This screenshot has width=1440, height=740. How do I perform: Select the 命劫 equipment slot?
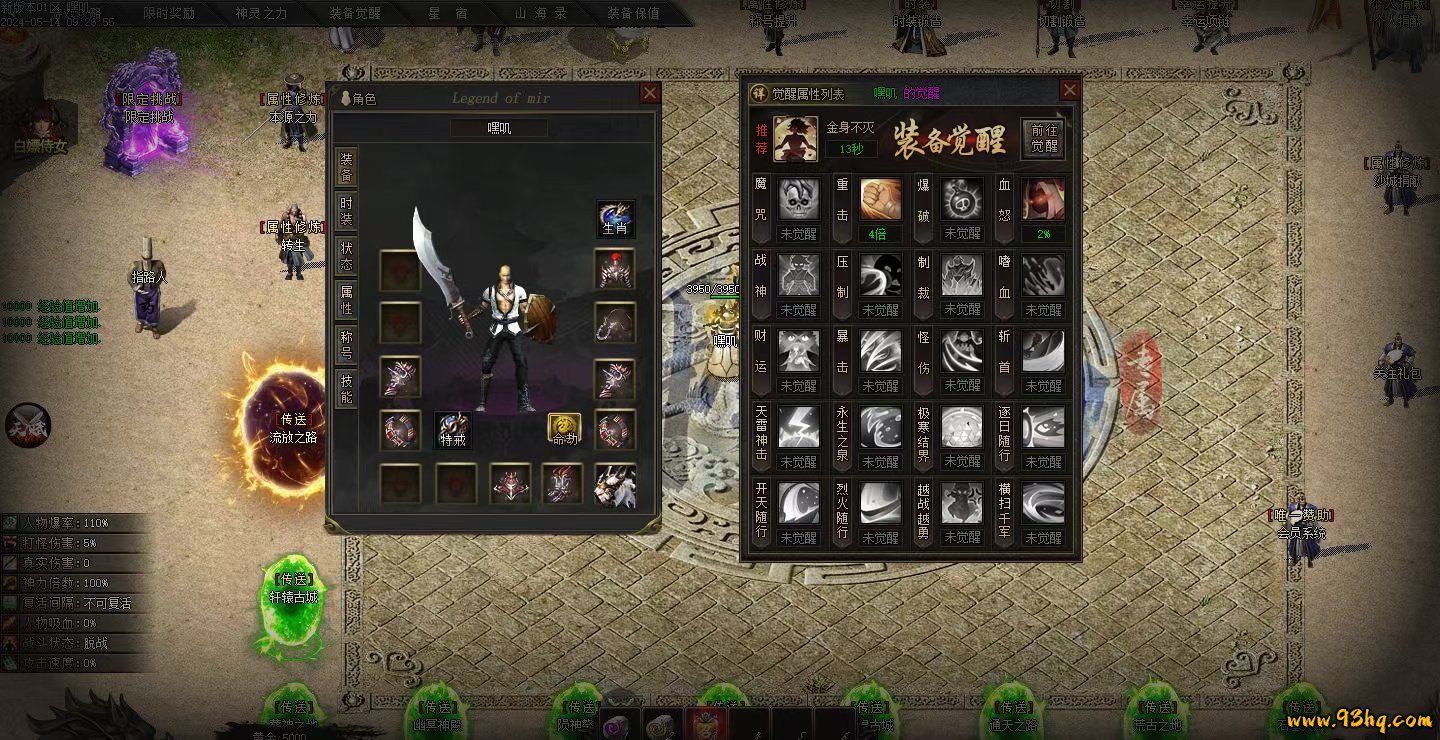click(564, 430)
